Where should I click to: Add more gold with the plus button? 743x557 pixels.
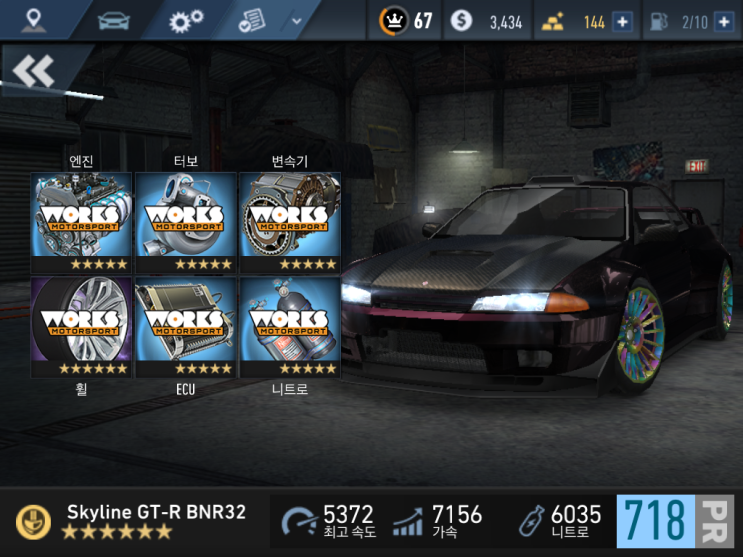pos(622,21)
